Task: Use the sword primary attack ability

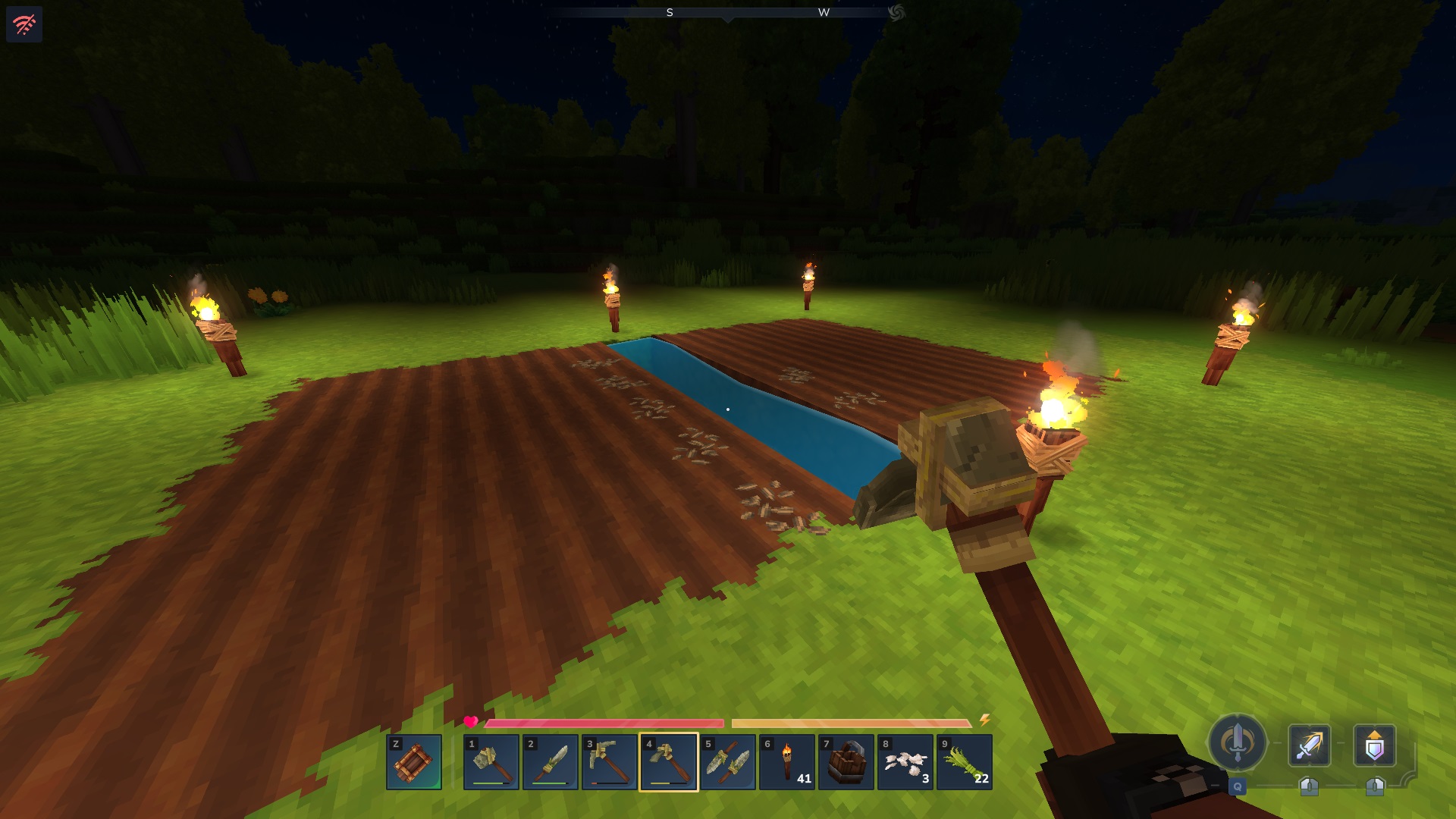Action: pyautogui.click(x=1310, y=745)
